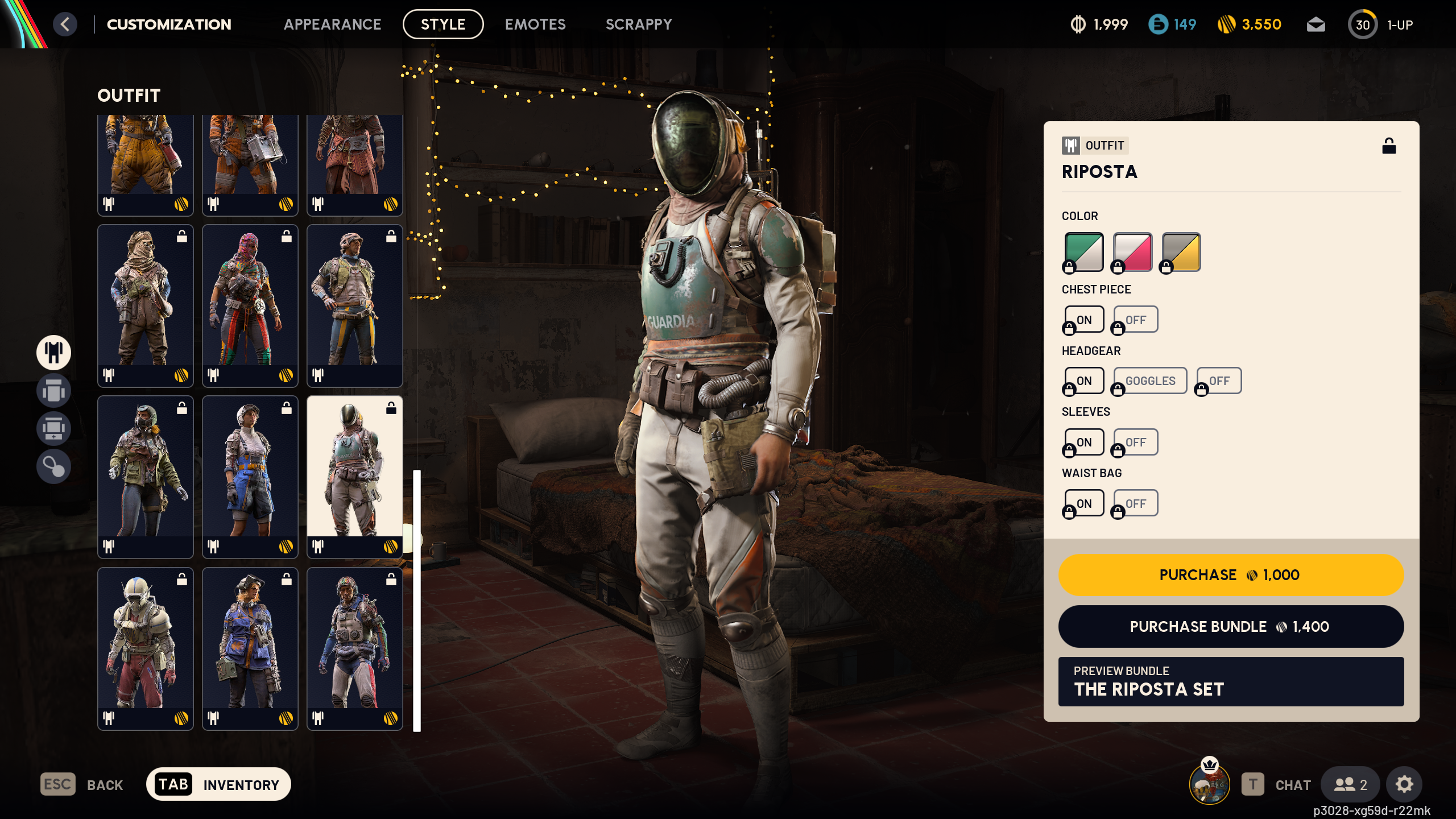Screen dimensions: 1456x819
Task: Select the white-helmeted astronaut outfit thumbnail
Action: tap(146, 643)
